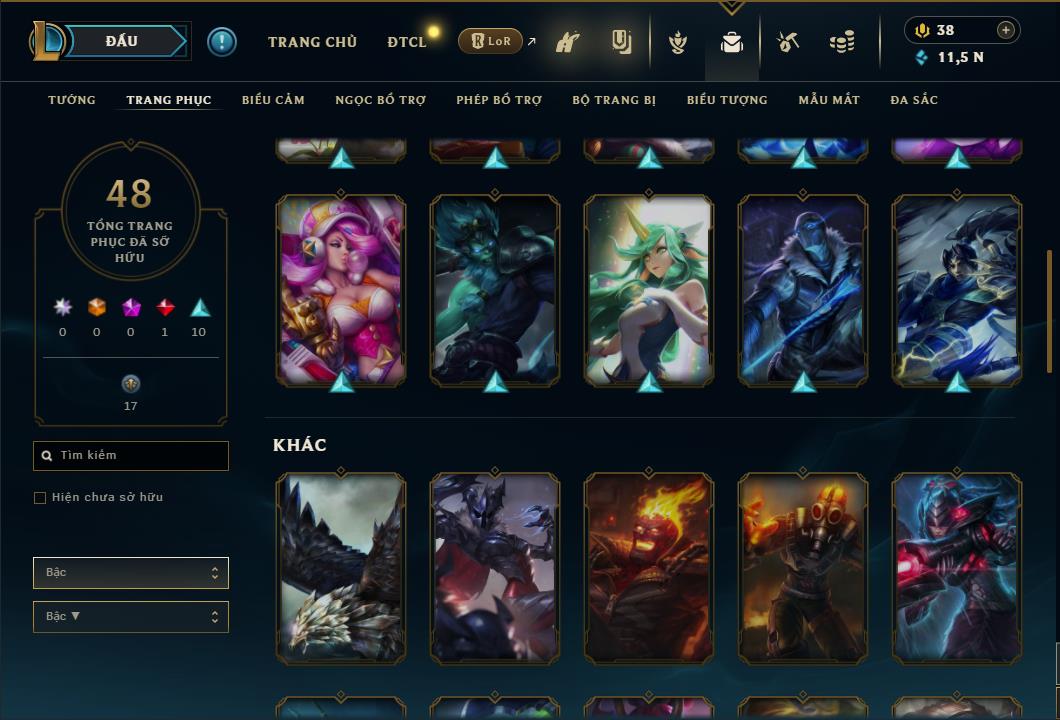Toggle the Hiện chưa sở hữu checkbox

[x=40, y=498]
